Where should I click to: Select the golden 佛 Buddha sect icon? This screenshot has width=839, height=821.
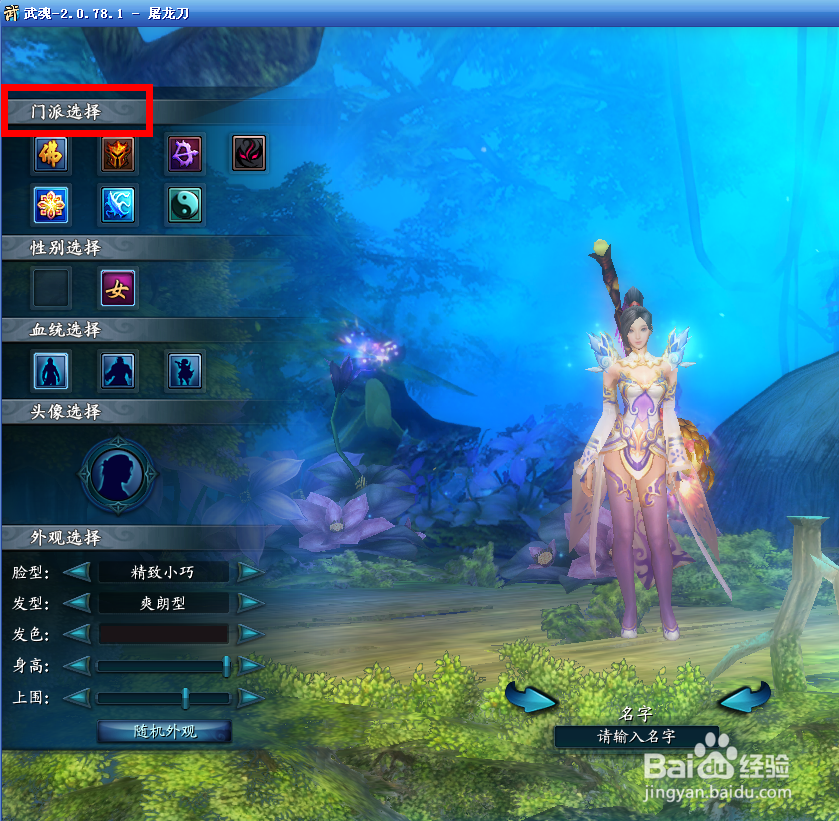tap(52, 153)
